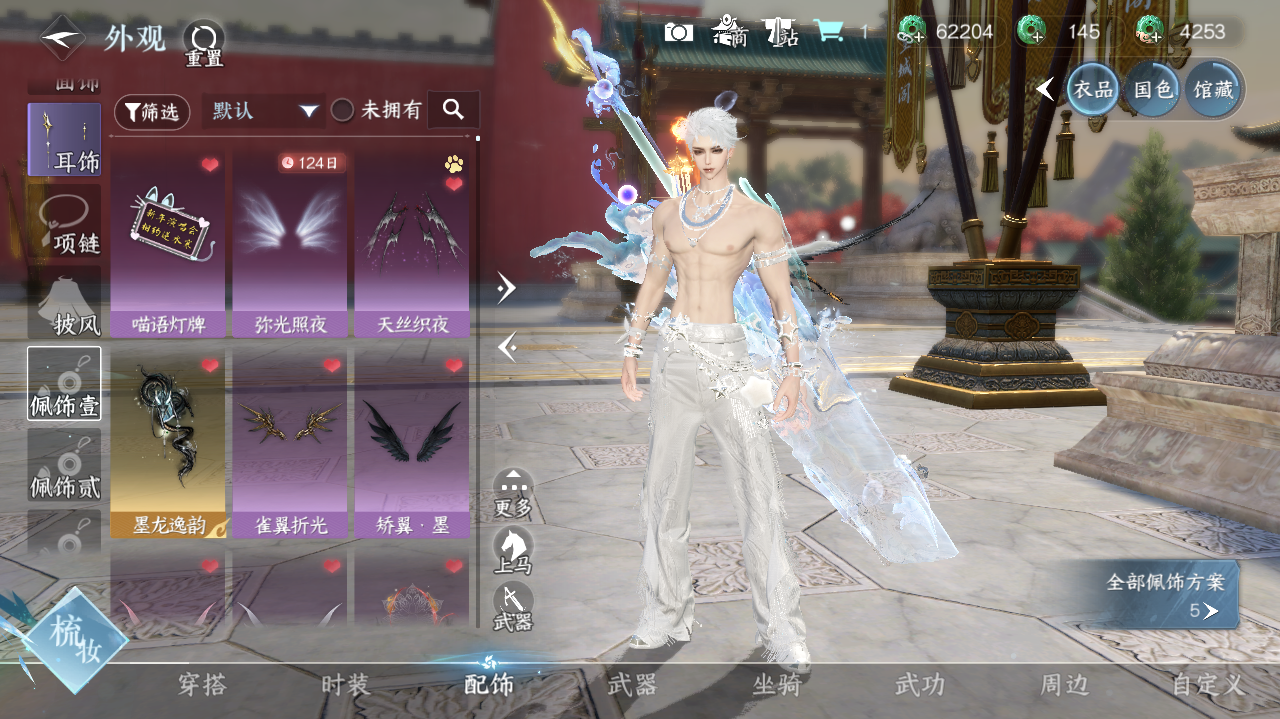
Task: Take a photo with the camera icon
Action: (679, 32)
